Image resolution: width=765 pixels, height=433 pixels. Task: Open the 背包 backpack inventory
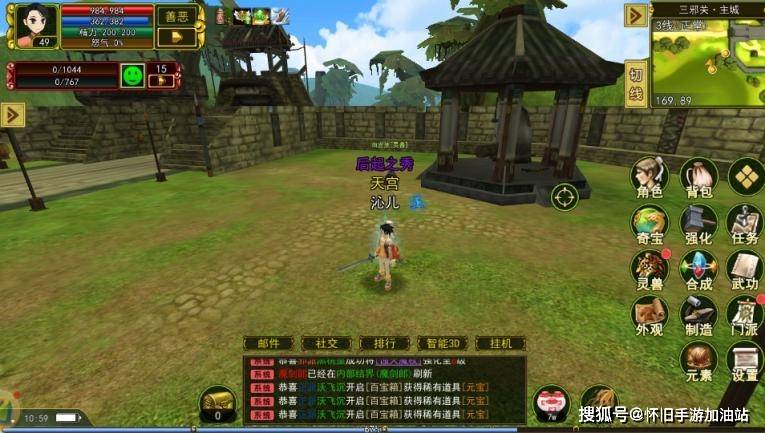(698, 179)
